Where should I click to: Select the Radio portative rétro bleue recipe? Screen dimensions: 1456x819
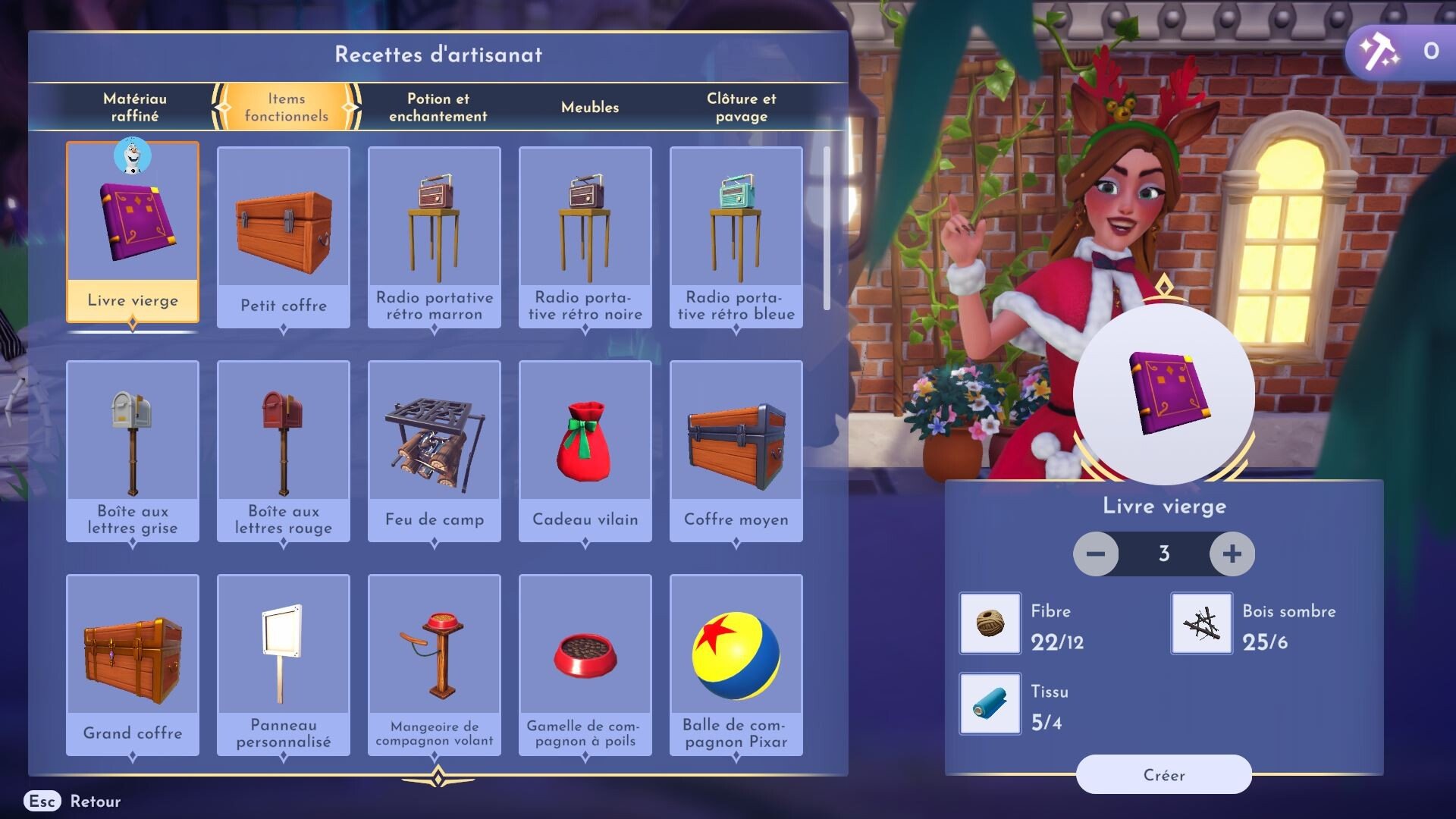coord(736,237)
